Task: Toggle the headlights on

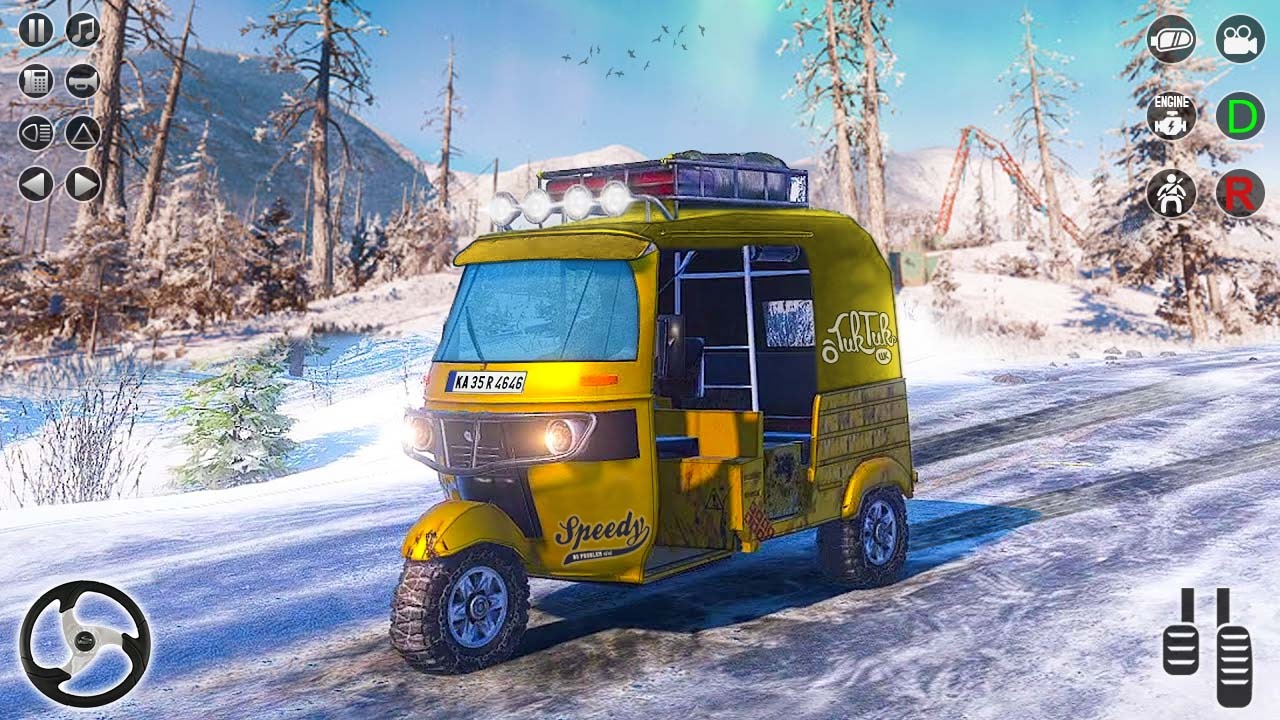Action: [35, 133]
